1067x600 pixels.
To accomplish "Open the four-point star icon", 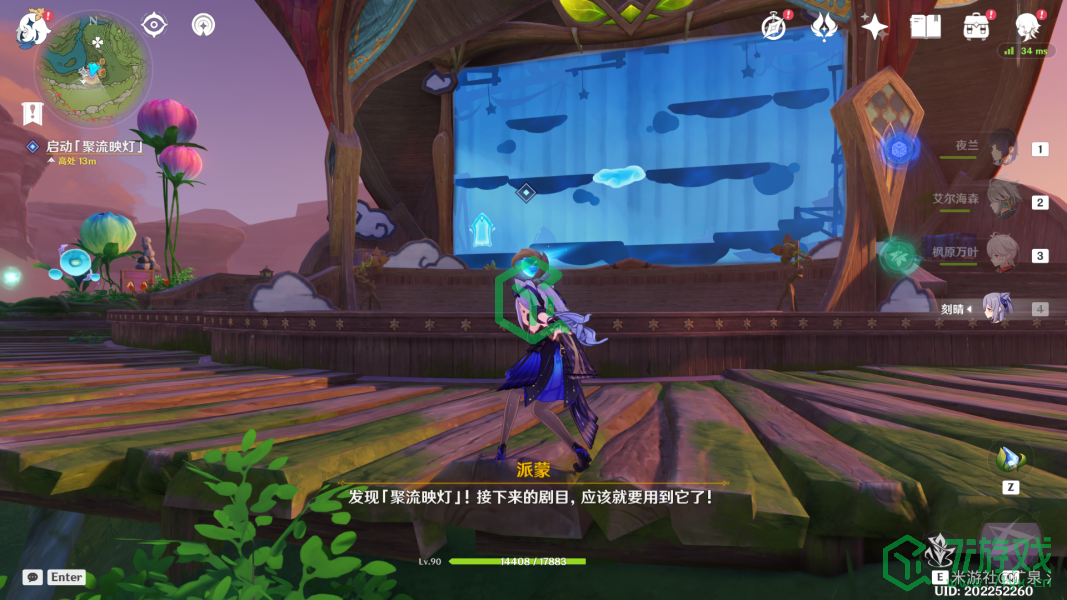I will coord(874,27).
